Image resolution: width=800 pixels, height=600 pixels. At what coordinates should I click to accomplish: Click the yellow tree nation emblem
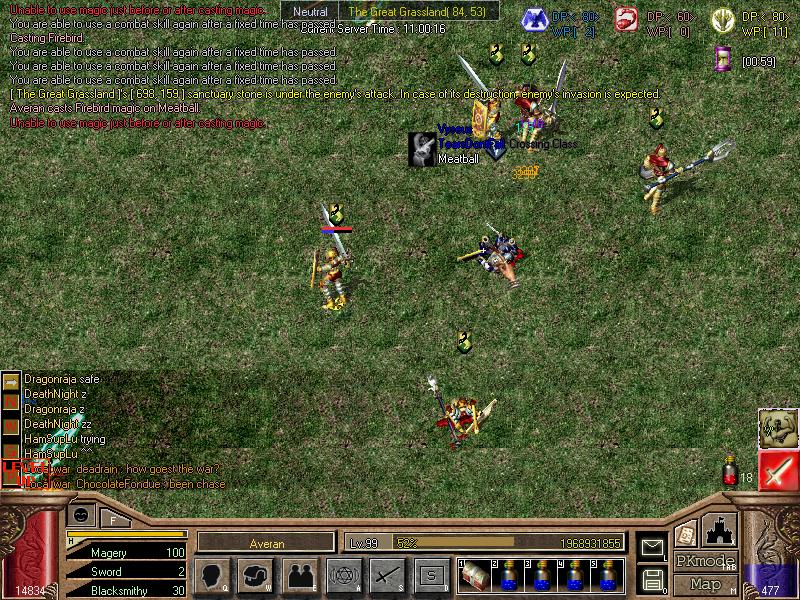722,19
